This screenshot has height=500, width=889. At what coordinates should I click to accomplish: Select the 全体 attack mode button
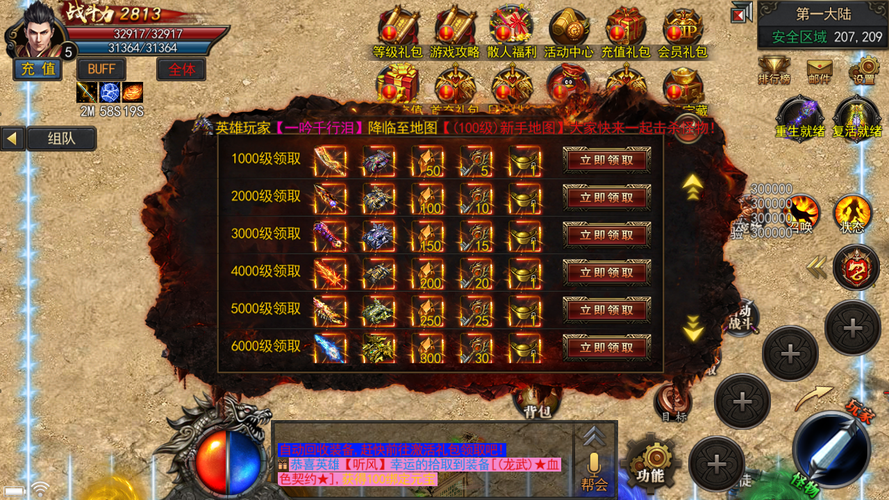pyautogui.click(x=181, y=69)
